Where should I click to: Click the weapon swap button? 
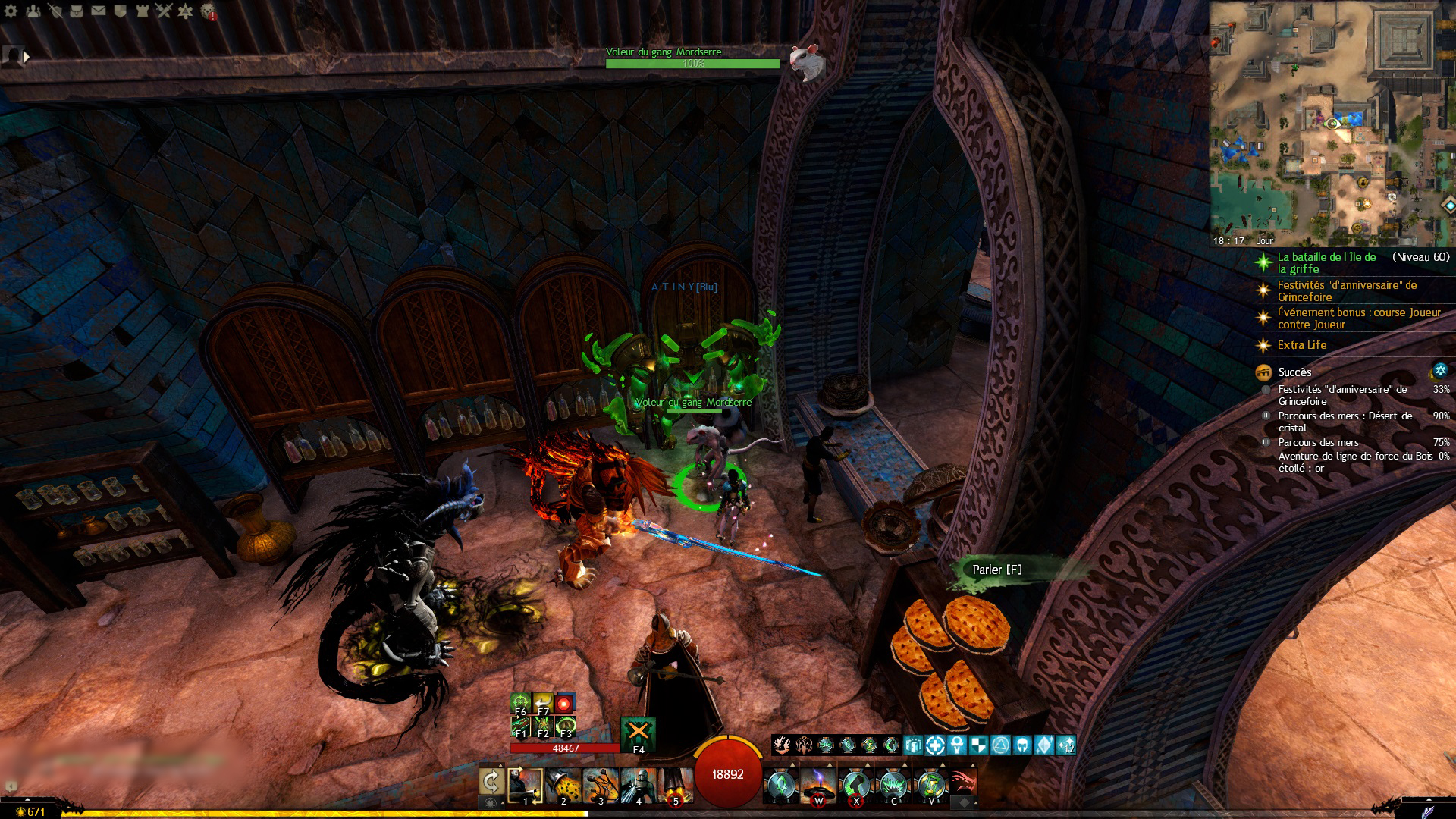tap(491, 783)
